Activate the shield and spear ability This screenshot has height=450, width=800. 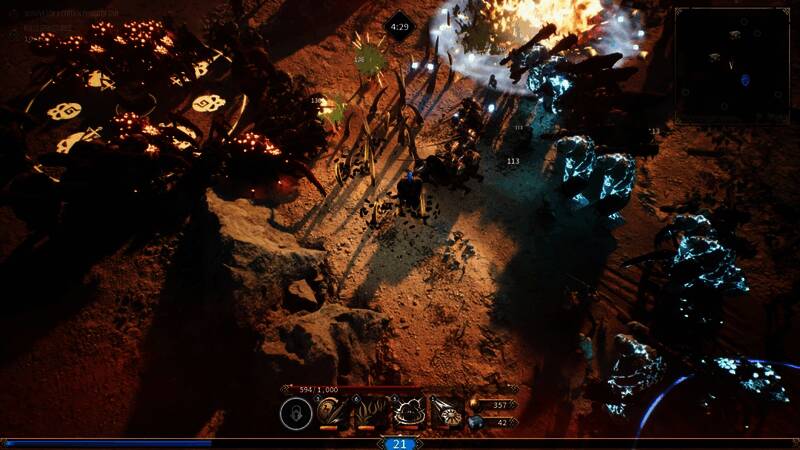pyautogui.click(x=333, y=413)
